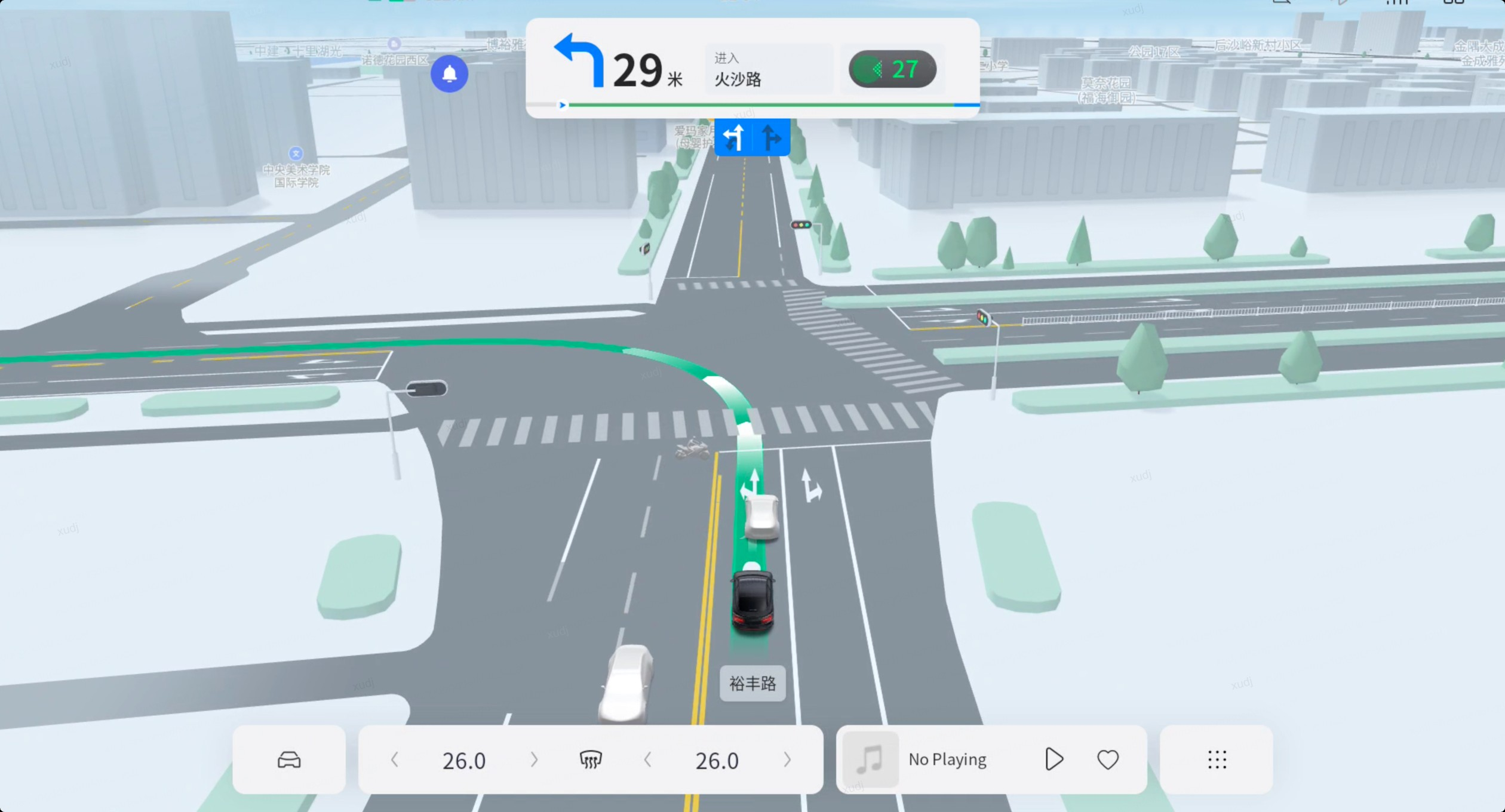This screenshot has height=812, width=1505.
Task: Open the music album art thumbnail
Action: pos(870,759)
